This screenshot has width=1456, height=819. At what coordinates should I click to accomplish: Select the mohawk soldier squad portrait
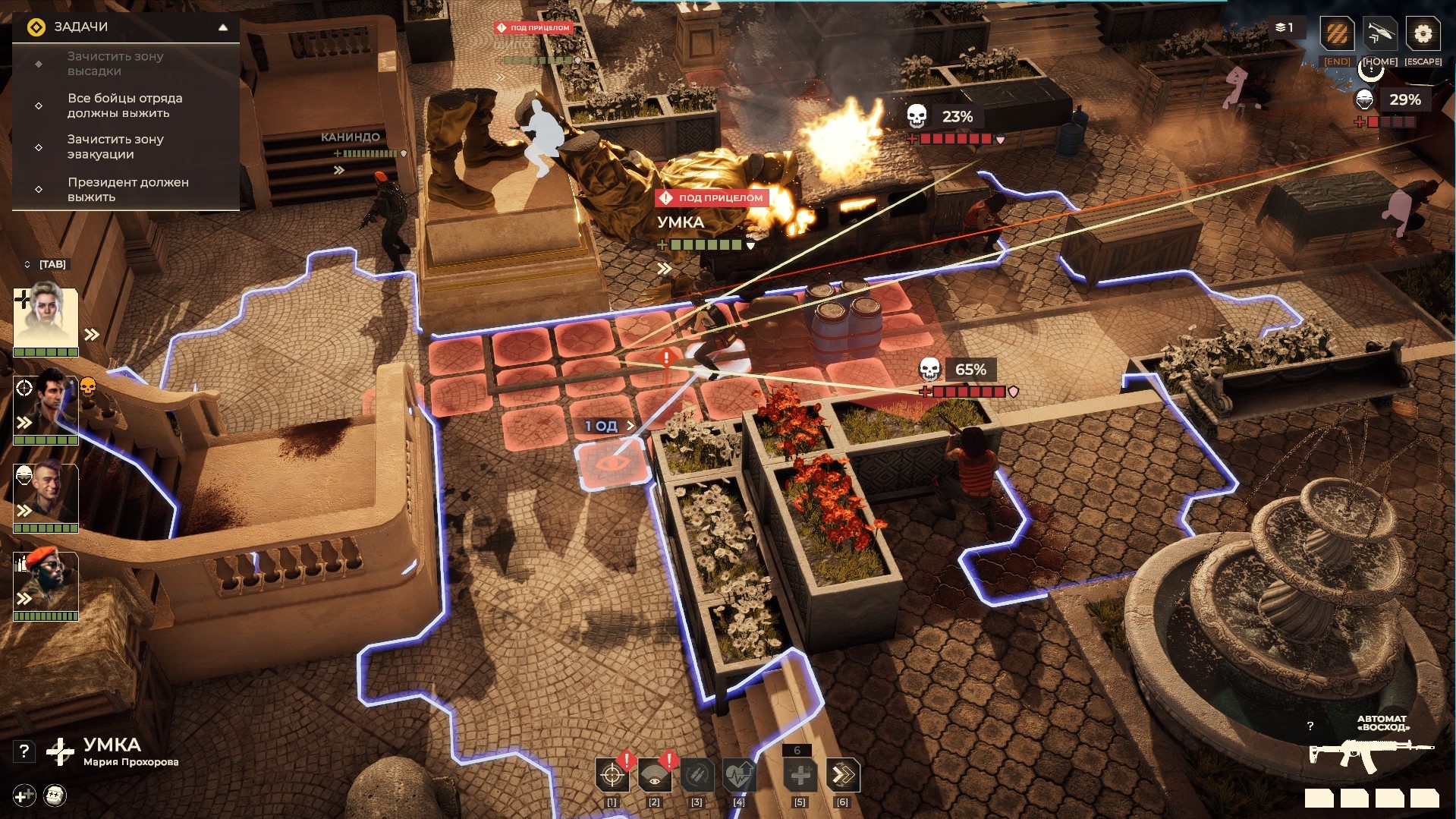point(46,493)
